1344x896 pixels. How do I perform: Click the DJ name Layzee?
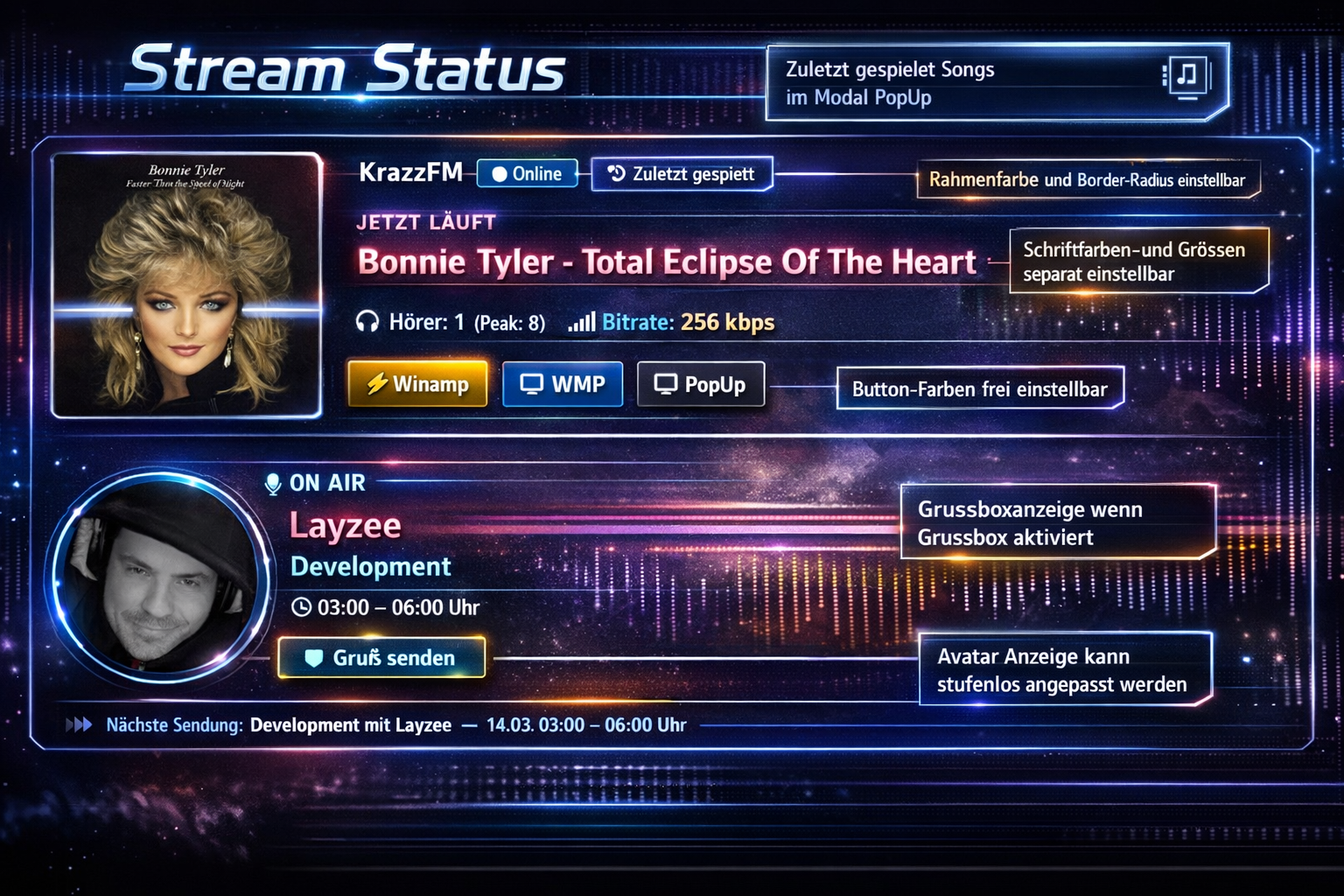[345, 524]
